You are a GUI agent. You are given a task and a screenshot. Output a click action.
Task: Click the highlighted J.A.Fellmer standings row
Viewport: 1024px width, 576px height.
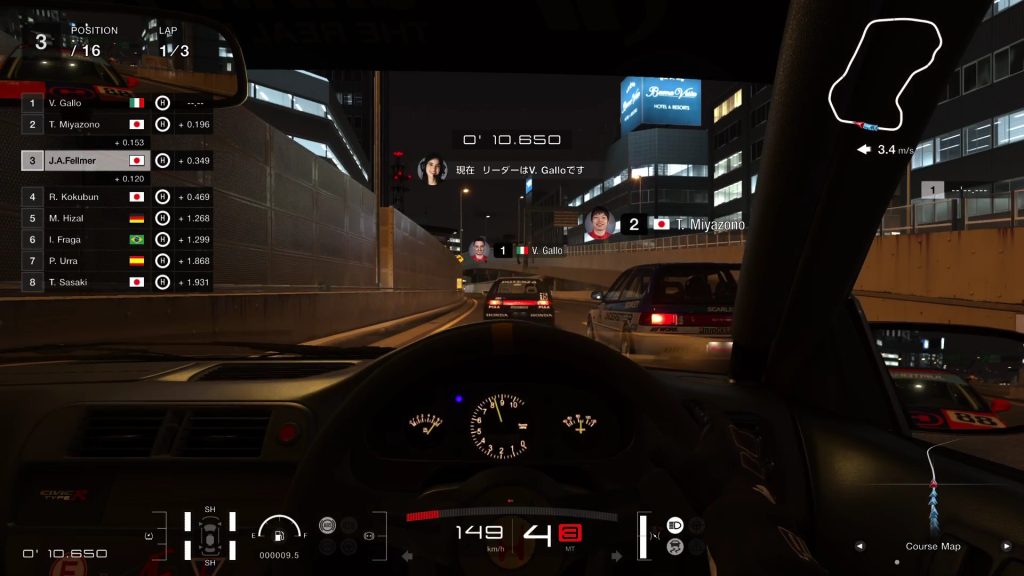coord(85,160)
